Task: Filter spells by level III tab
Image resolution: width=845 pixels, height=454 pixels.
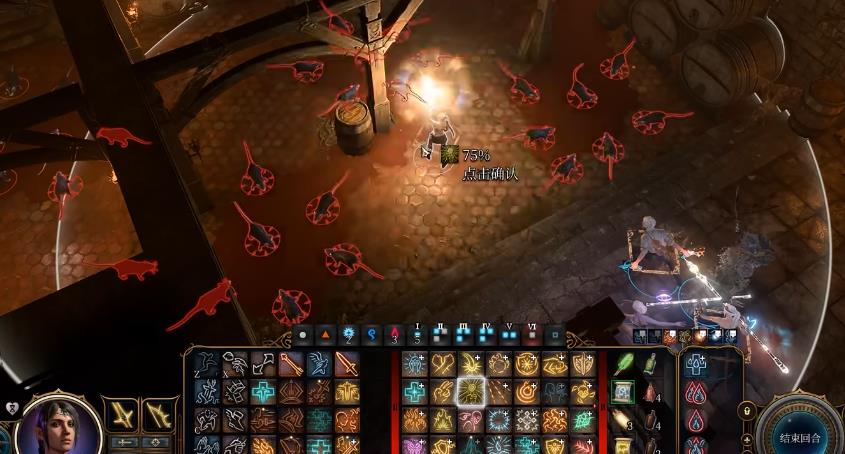Action: [x=463, y=333]
